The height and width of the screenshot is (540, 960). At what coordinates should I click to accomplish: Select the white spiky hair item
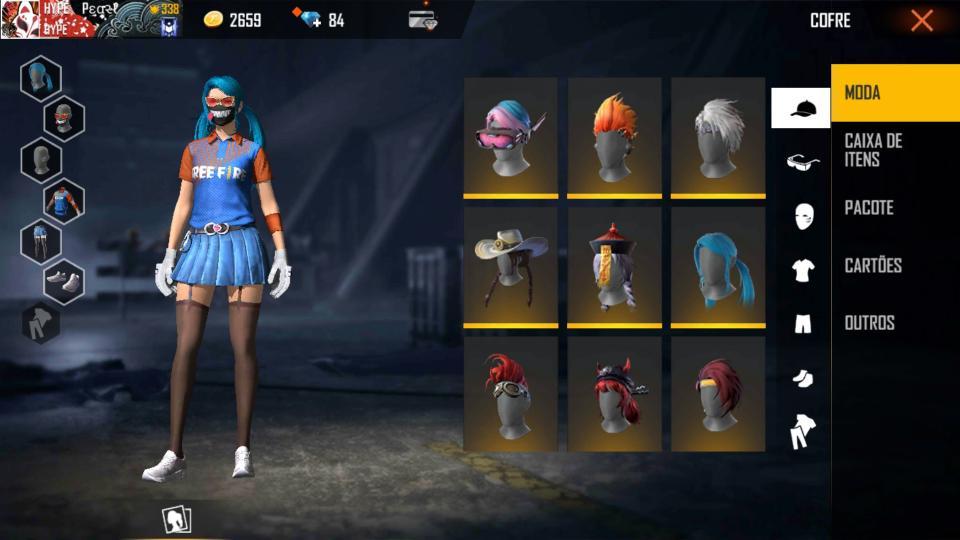pos(718,137)
